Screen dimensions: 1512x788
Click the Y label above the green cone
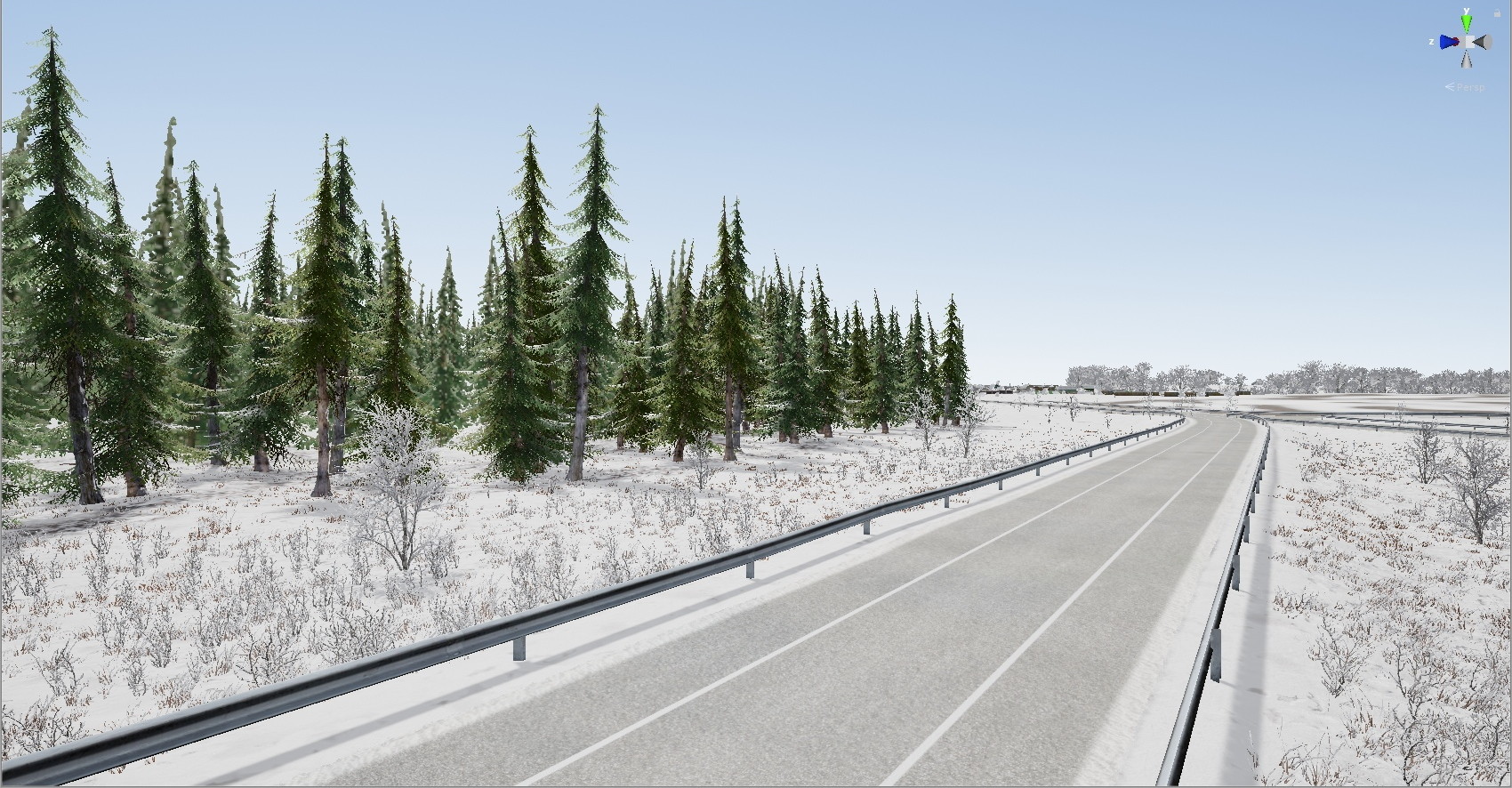tap(1466, 10)
